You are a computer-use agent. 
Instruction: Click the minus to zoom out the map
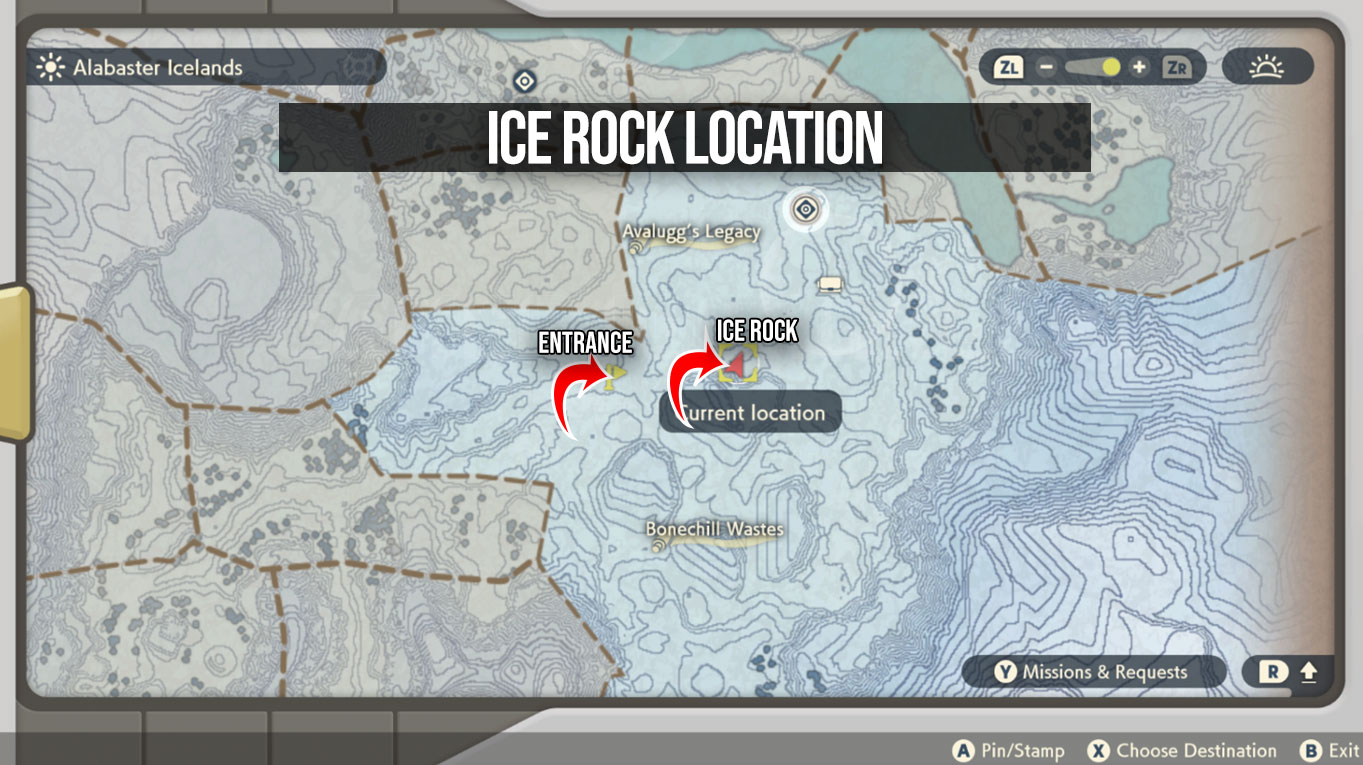click(x=1045, y=68)
